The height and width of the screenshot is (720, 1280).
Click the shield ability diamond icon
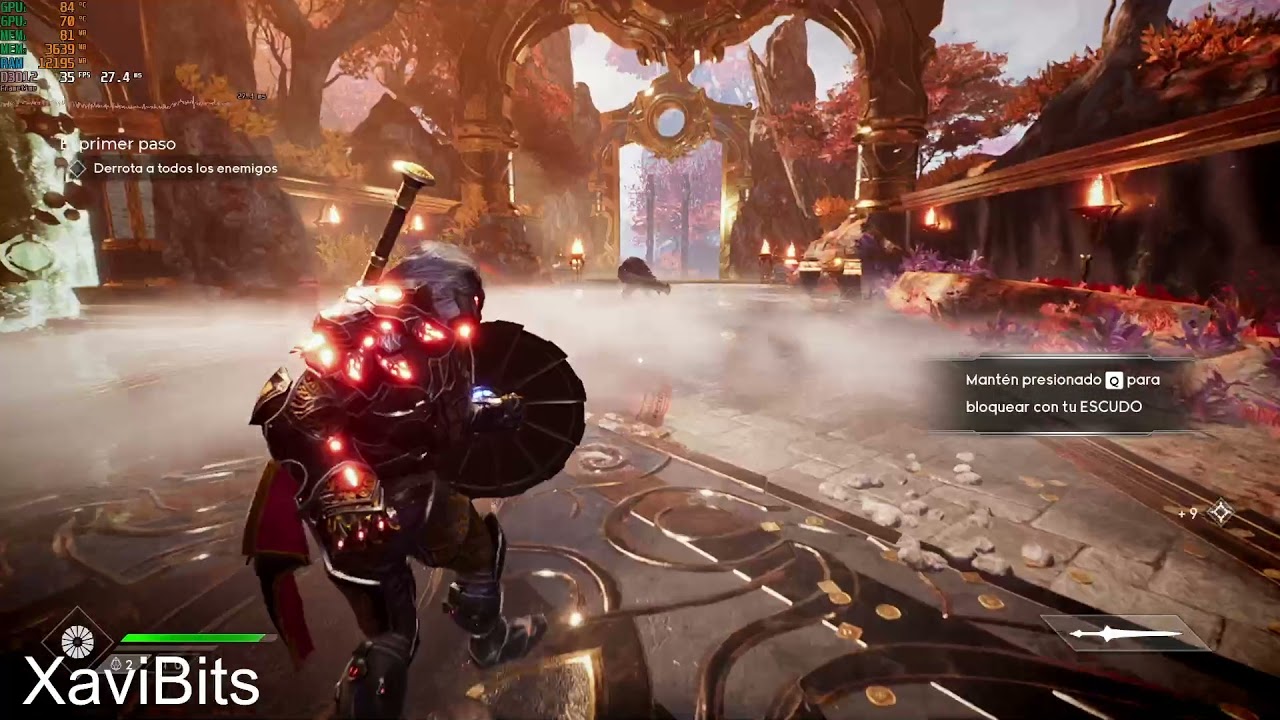(x=78, y=640)
